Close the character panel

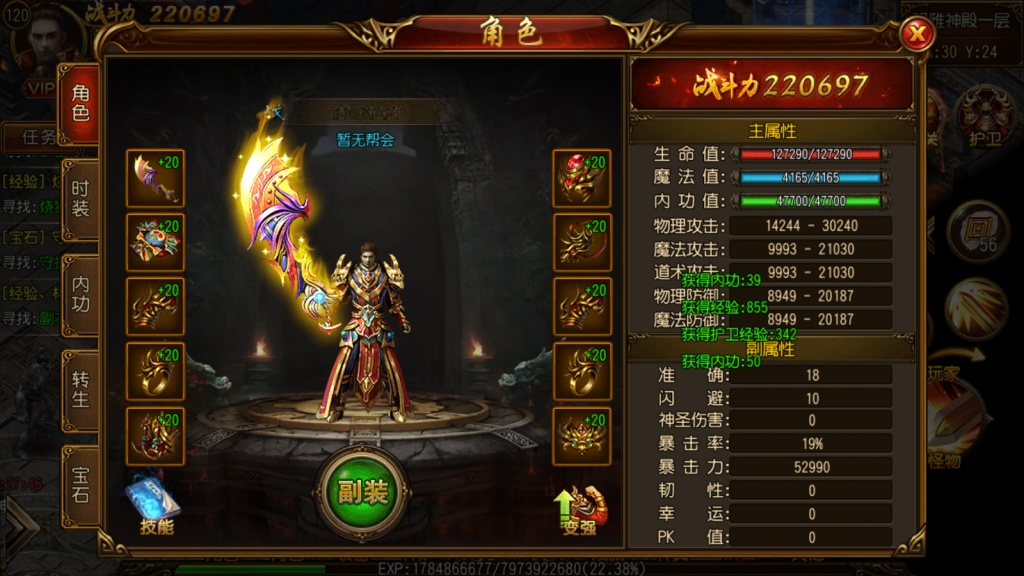pyautogui.click(x=914, y=35)
